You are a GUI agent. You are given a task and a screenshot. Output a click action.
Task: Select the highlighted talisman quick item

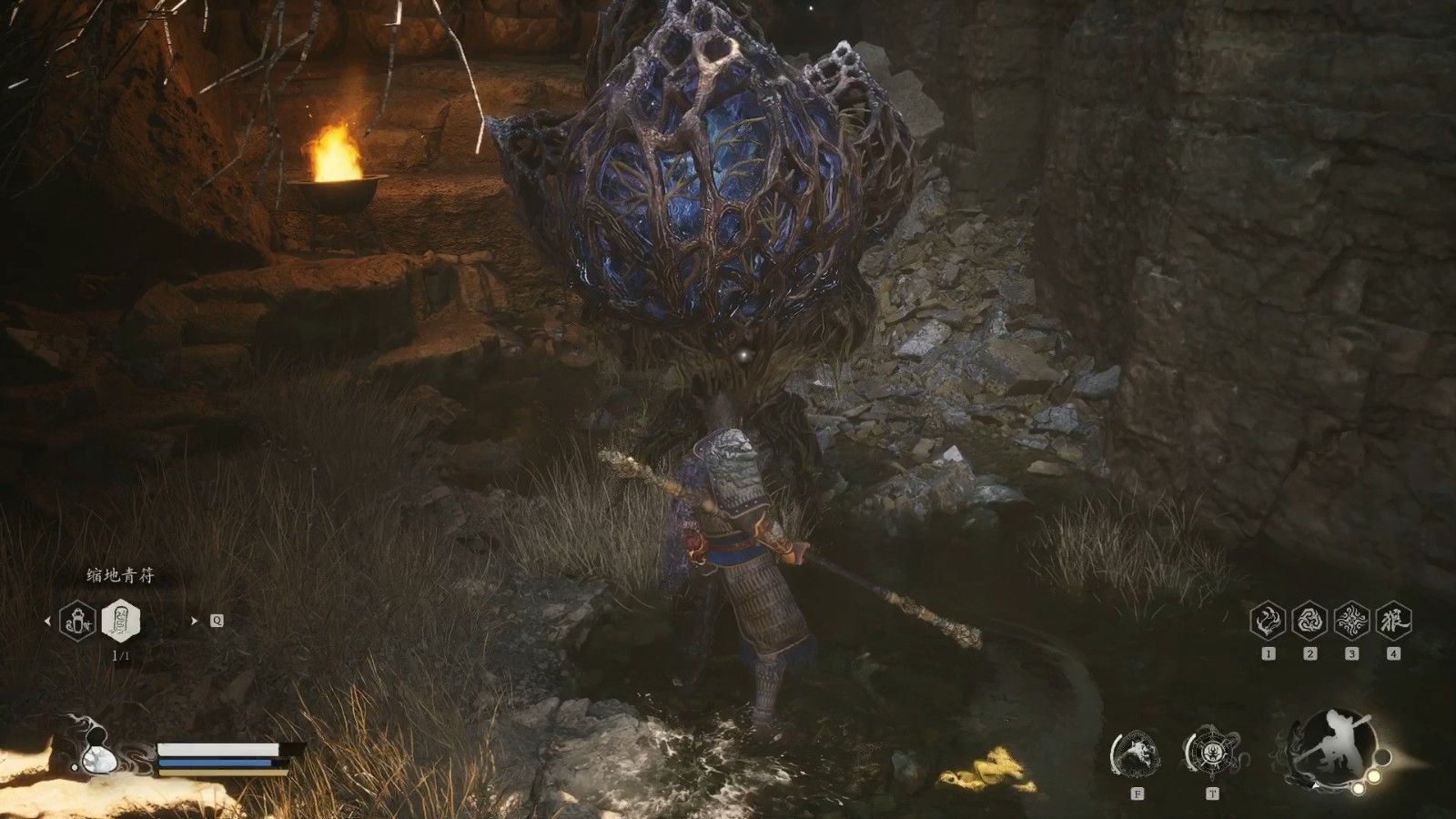pyautogui.click(x=120, y=621)
